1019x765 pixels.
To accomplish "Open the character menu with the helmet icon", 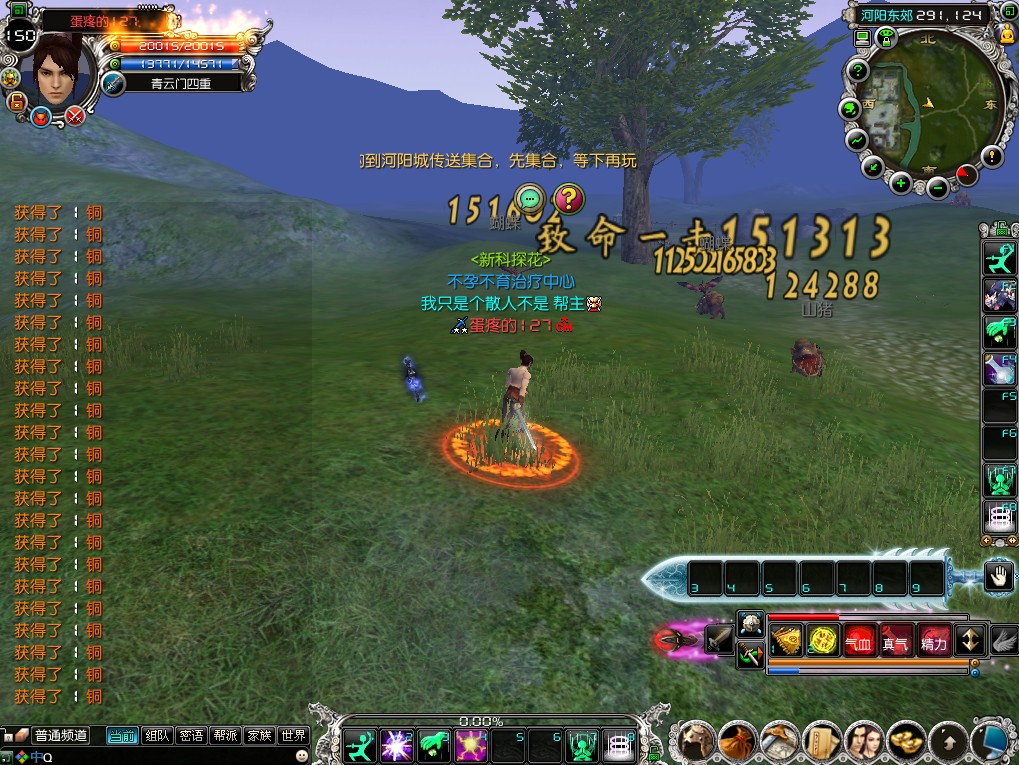I will pyautogui.click(x=696, y=741).
